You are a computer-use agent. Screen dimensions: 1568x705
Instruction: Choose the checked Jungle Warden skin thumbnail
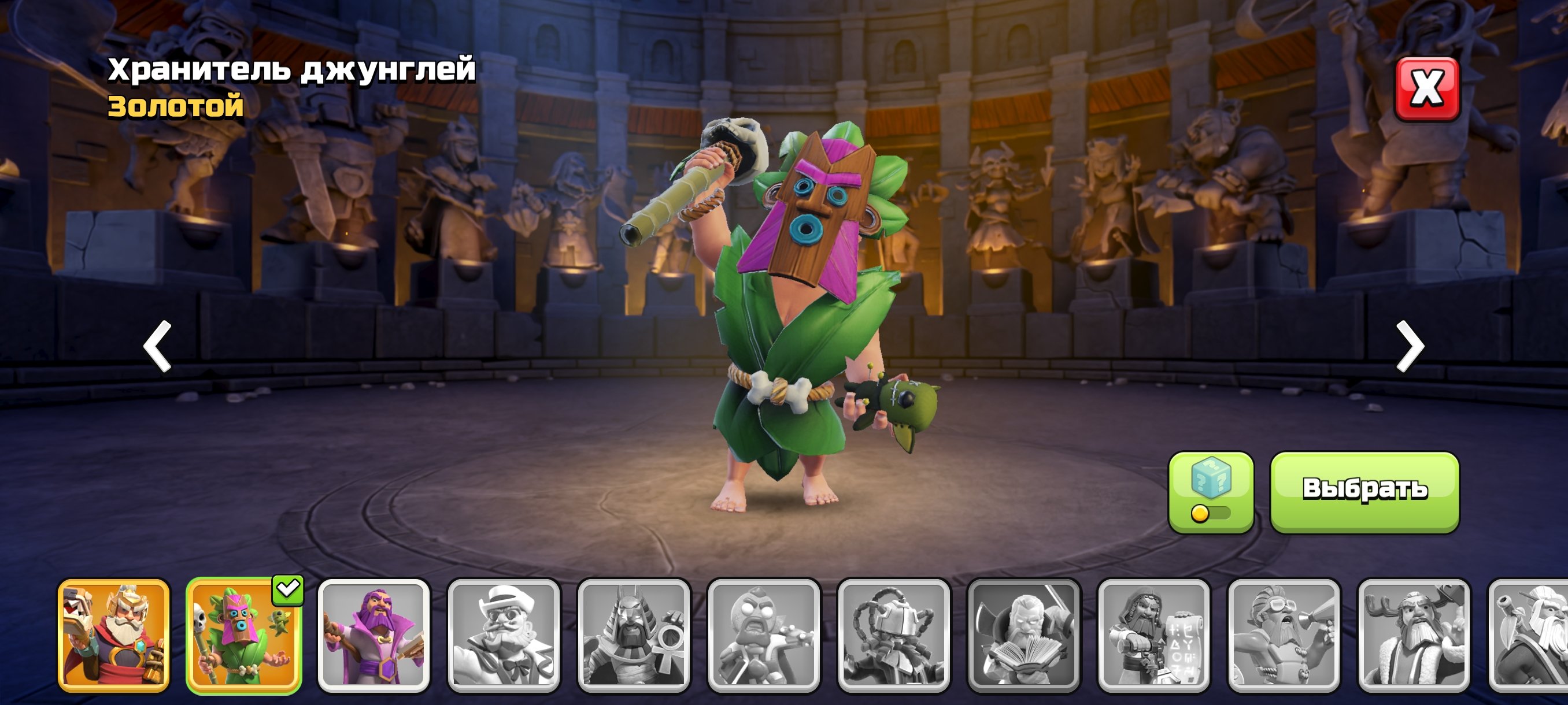click(243, 636)
